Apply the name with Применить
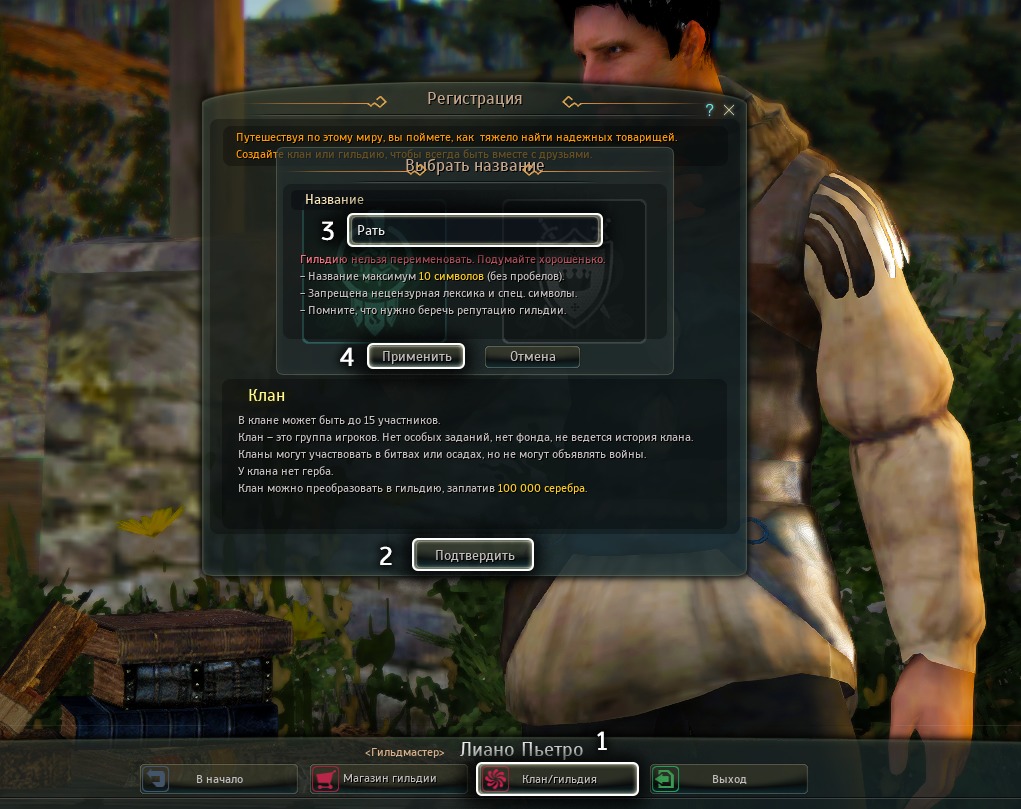 [416, 356]
